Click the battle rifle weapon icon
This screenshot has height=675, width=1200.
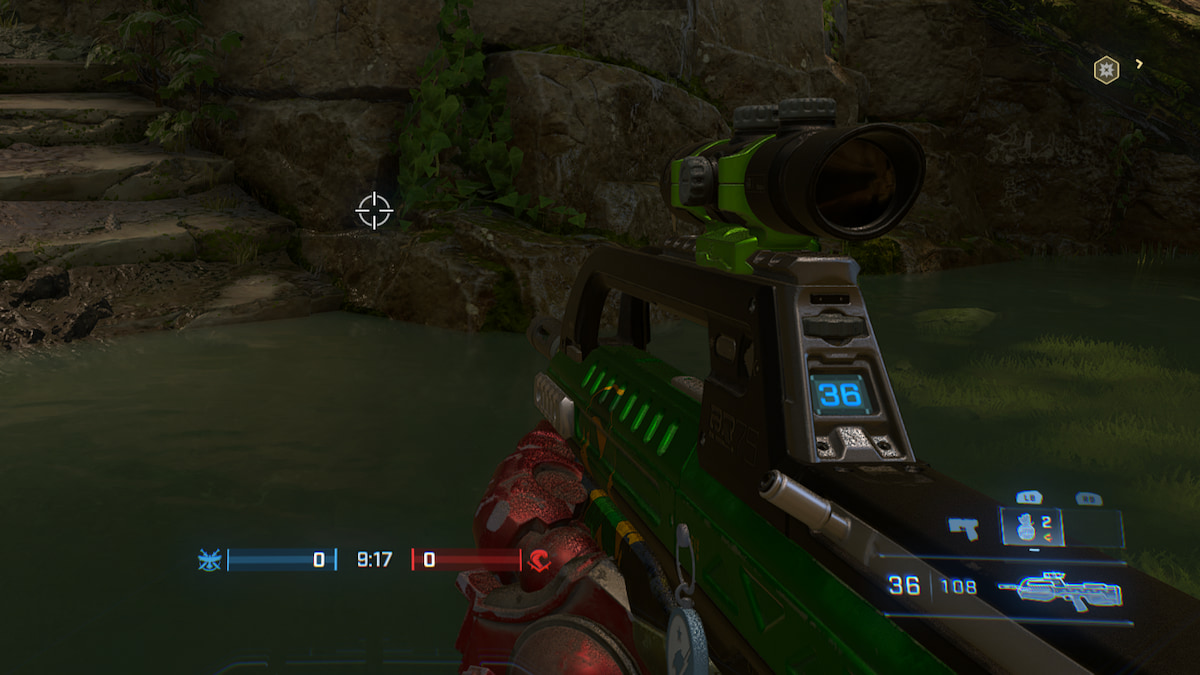1065,592
